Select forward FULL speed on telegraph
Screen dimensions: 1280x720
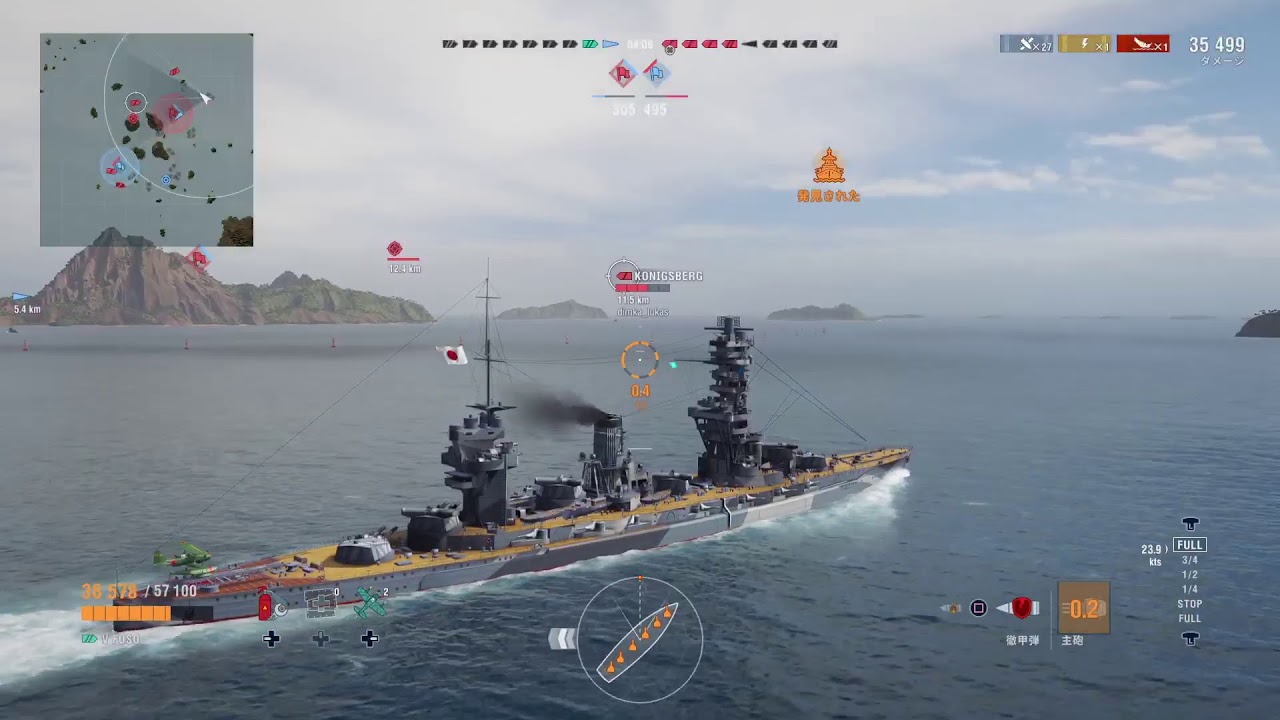coord(1189,545)
